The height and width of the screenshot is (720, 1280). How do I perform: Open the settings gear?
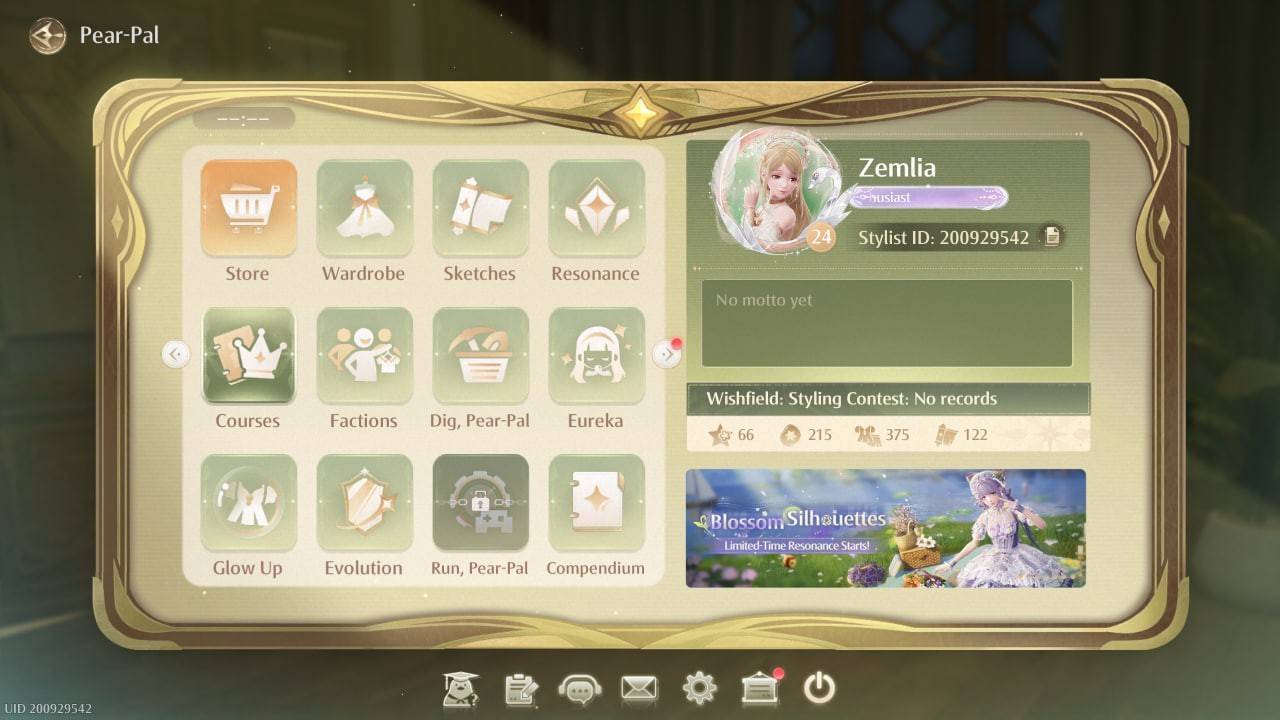point(699,688)
